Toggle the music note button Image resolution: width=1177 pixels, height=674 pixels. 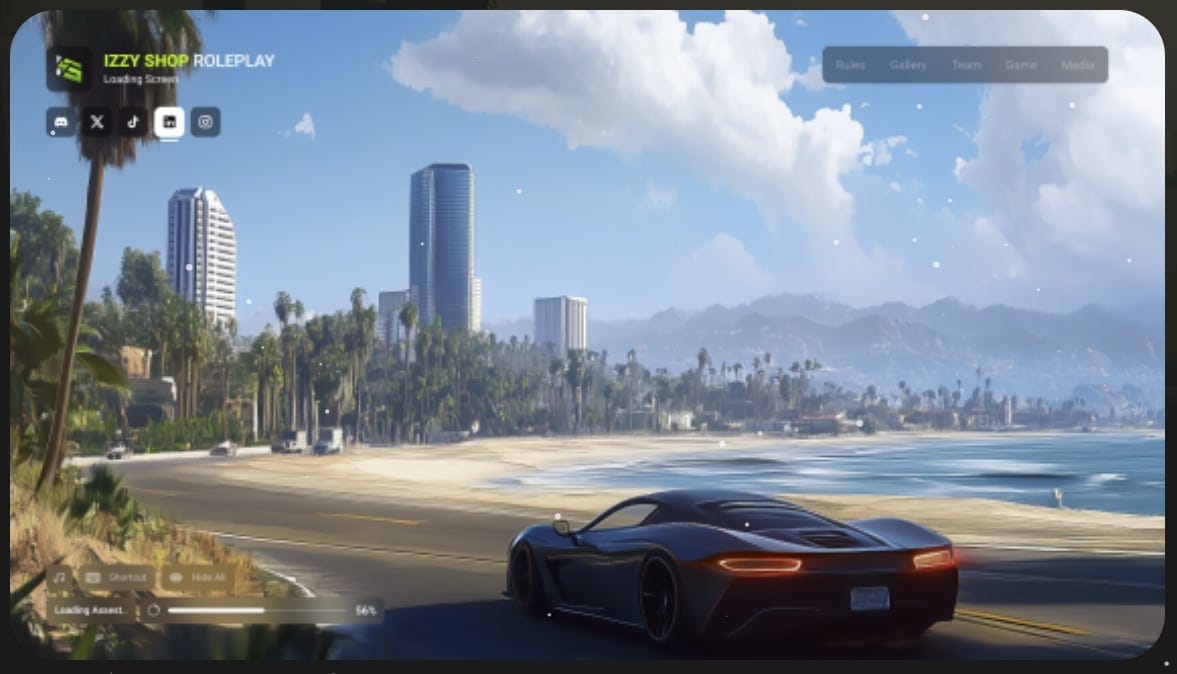coord(60,578)
